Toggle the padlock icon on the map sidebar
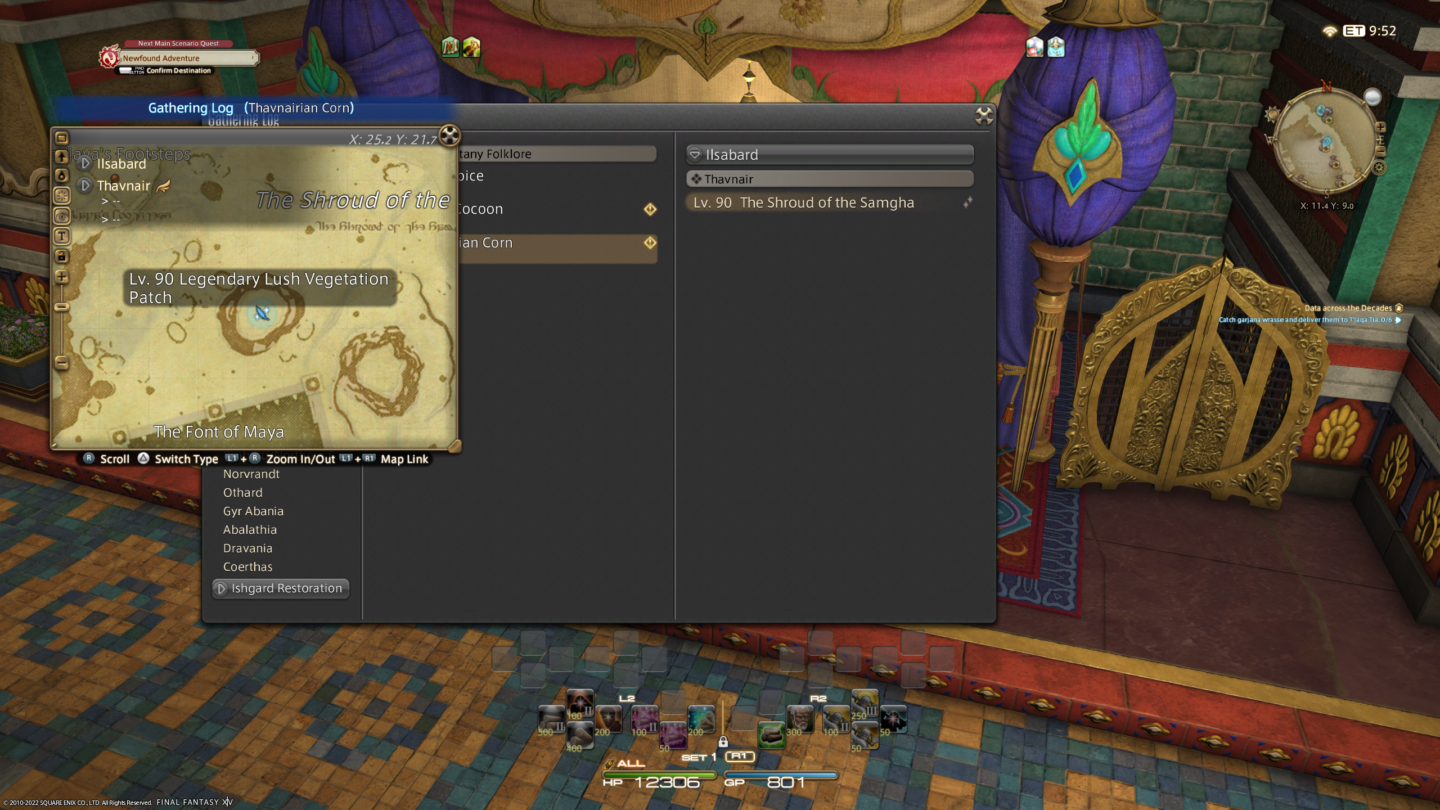The width and height of the screenshot is (1440, 810). click(63, 257)
